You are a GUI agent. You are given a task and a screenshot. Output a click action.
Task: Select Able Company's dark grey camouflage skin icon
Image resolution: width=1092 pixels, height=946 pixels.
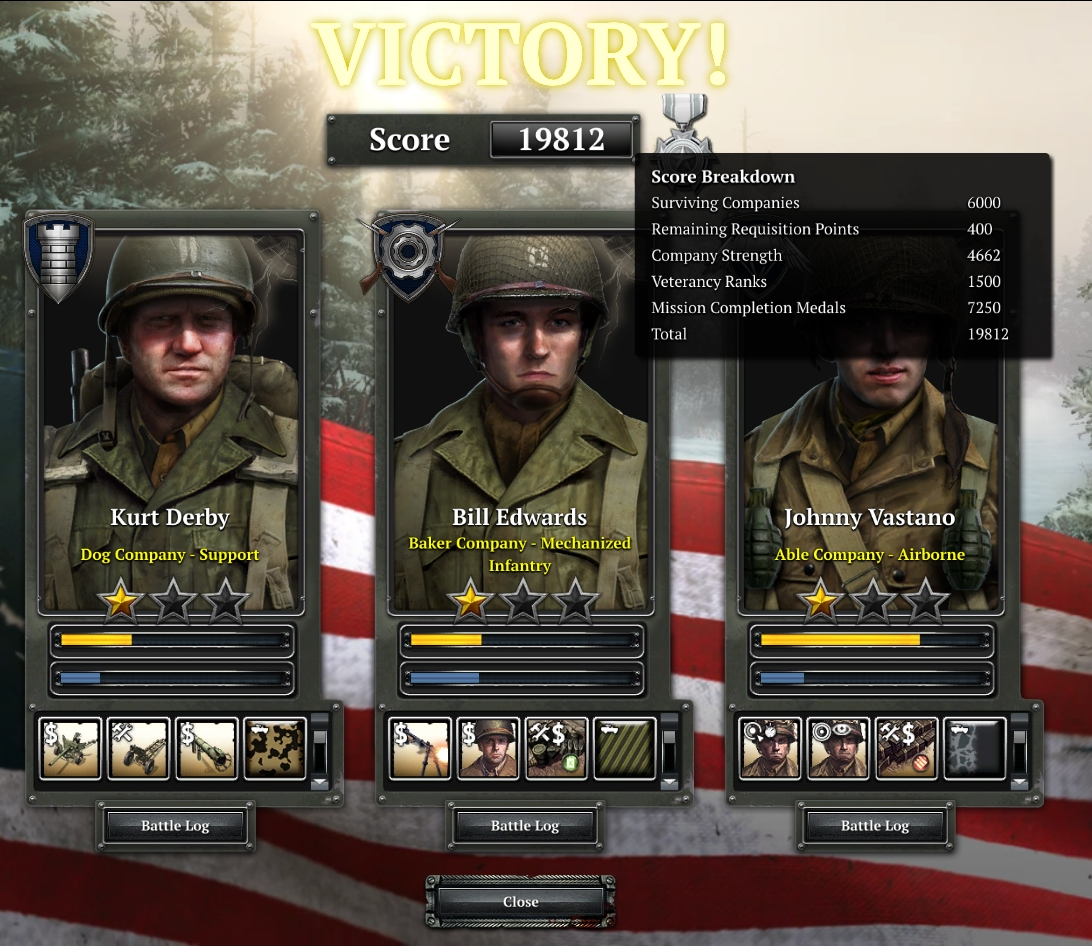[x=975, y=748]
